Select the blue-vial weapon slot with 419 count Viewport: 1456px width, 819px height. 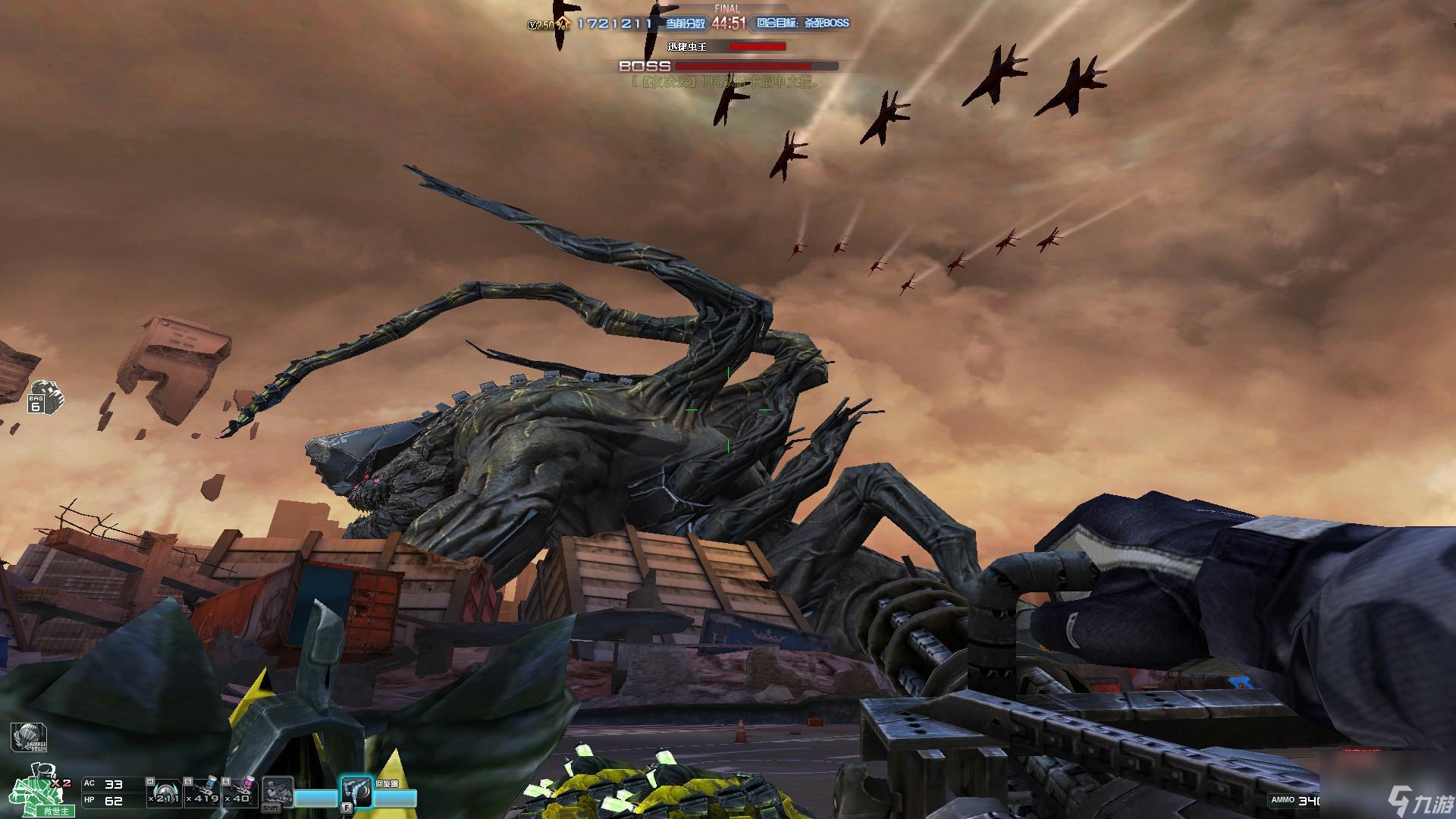point(202,792)
